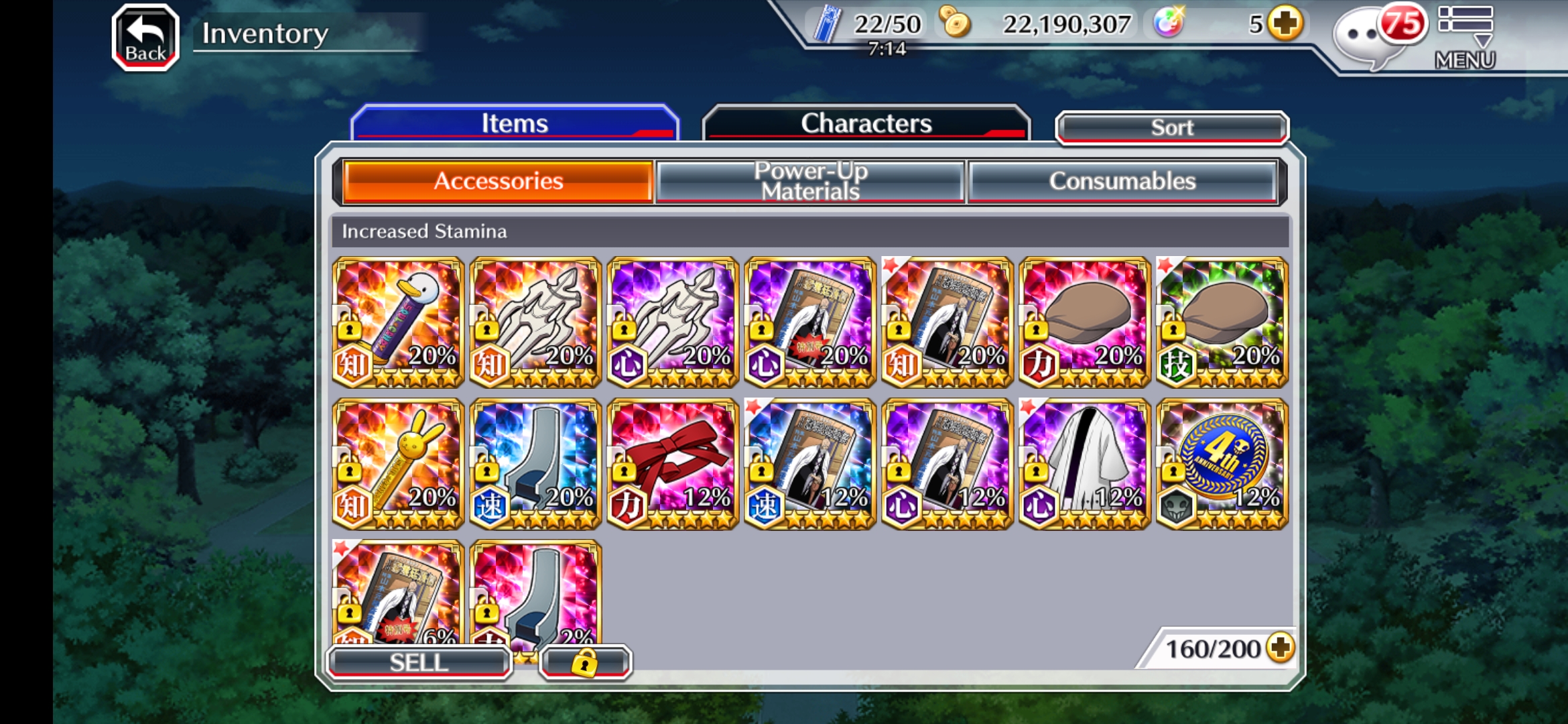1568x724 pixels.
Task: Switch to the Characters tab
Action: coord(866,123)
